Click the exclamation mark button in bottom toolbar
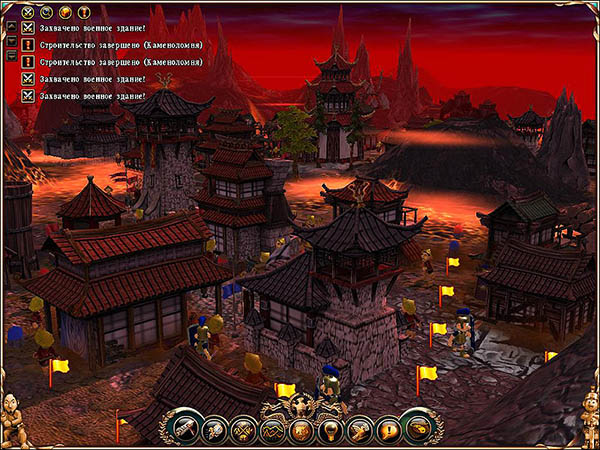This screenshot has height=450, width=600. point(389,431)
